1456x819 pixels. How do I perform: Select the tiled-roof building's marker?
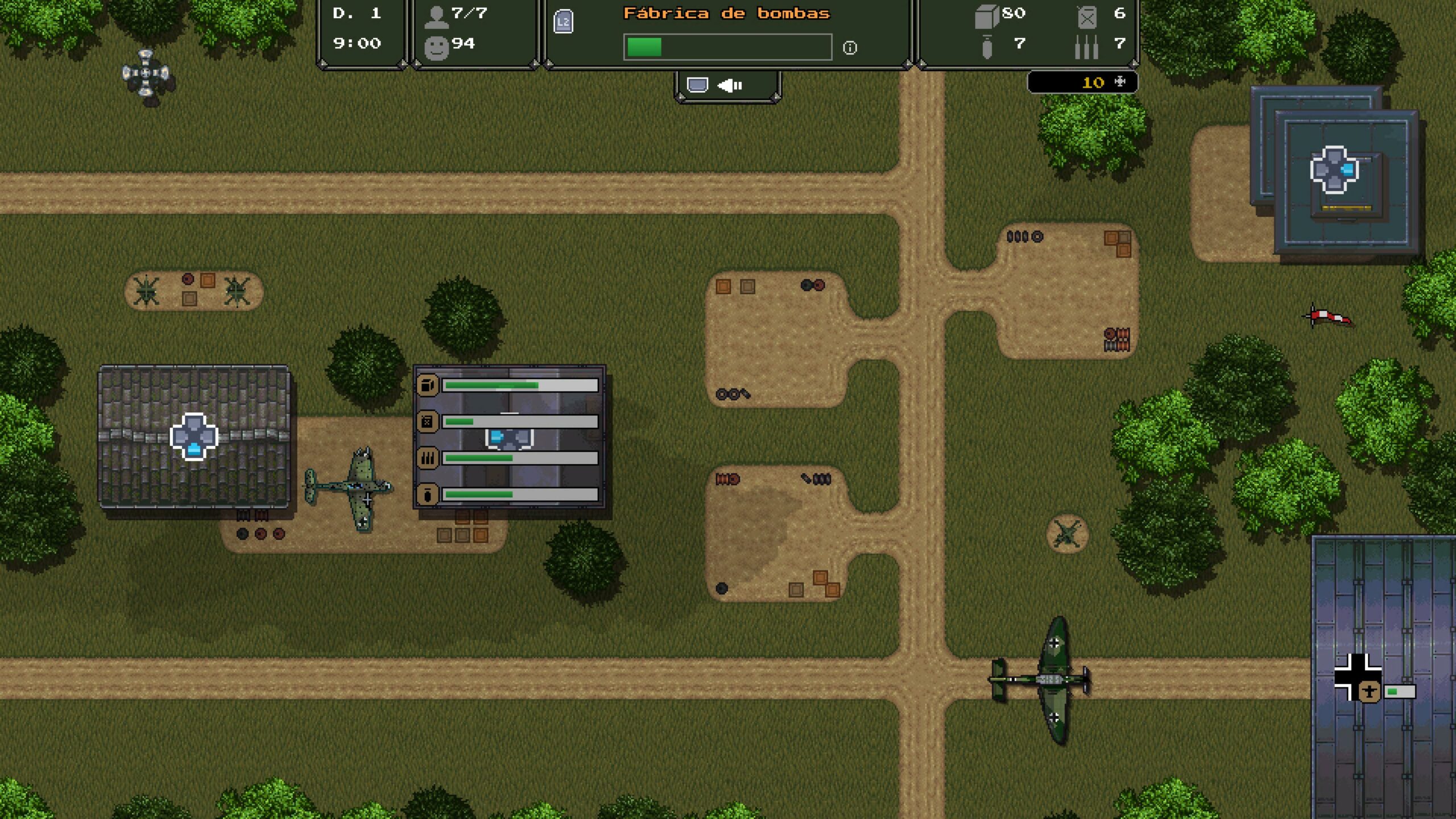[x=194, y=436]
